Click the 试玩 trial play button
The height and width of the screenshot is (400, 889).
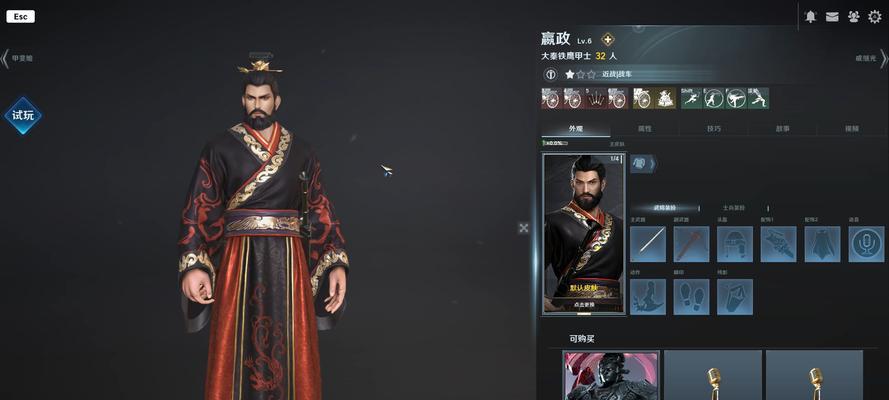click(22, 115)
